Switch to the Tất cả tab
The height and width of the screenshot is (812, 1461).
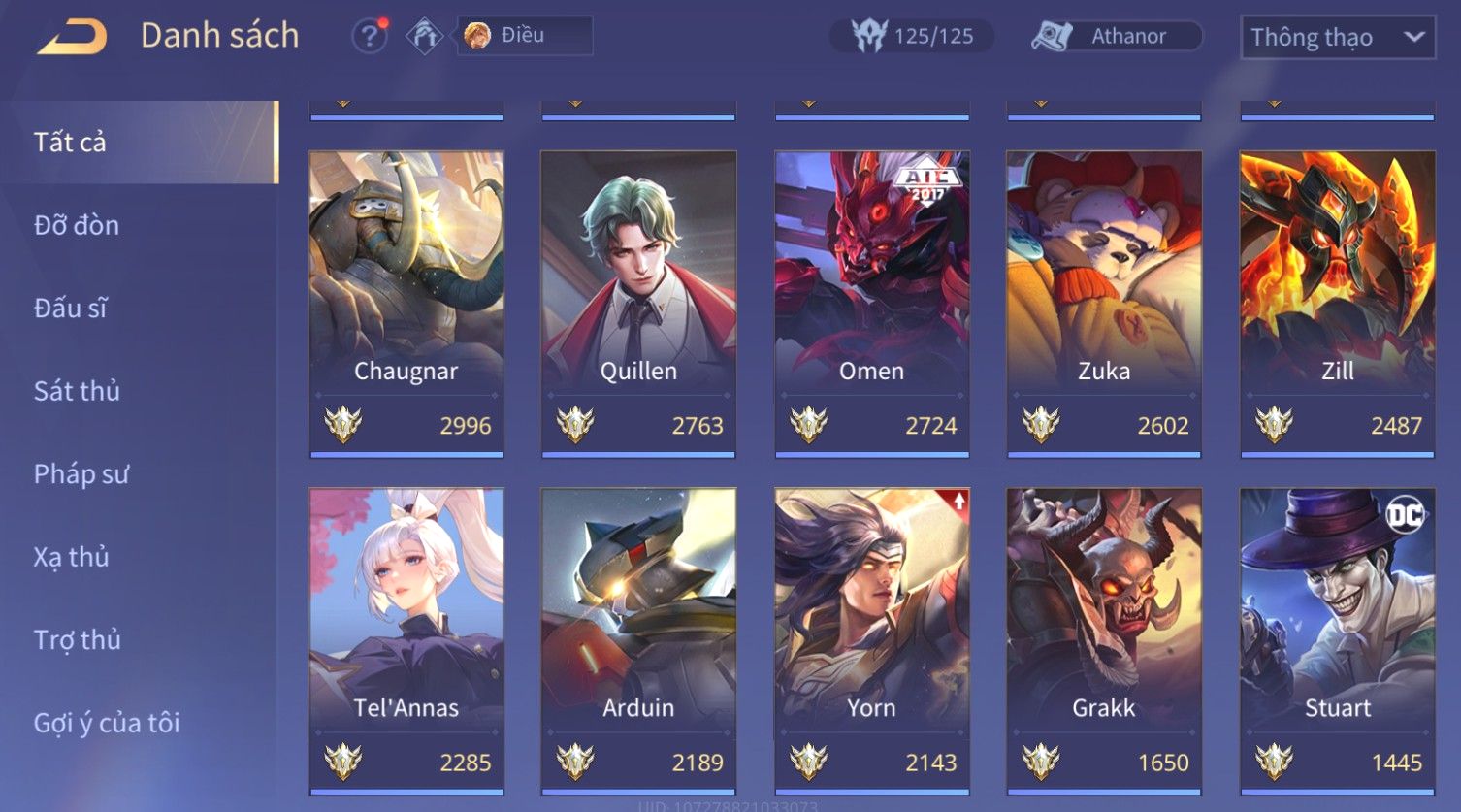[x=70, y=143]
